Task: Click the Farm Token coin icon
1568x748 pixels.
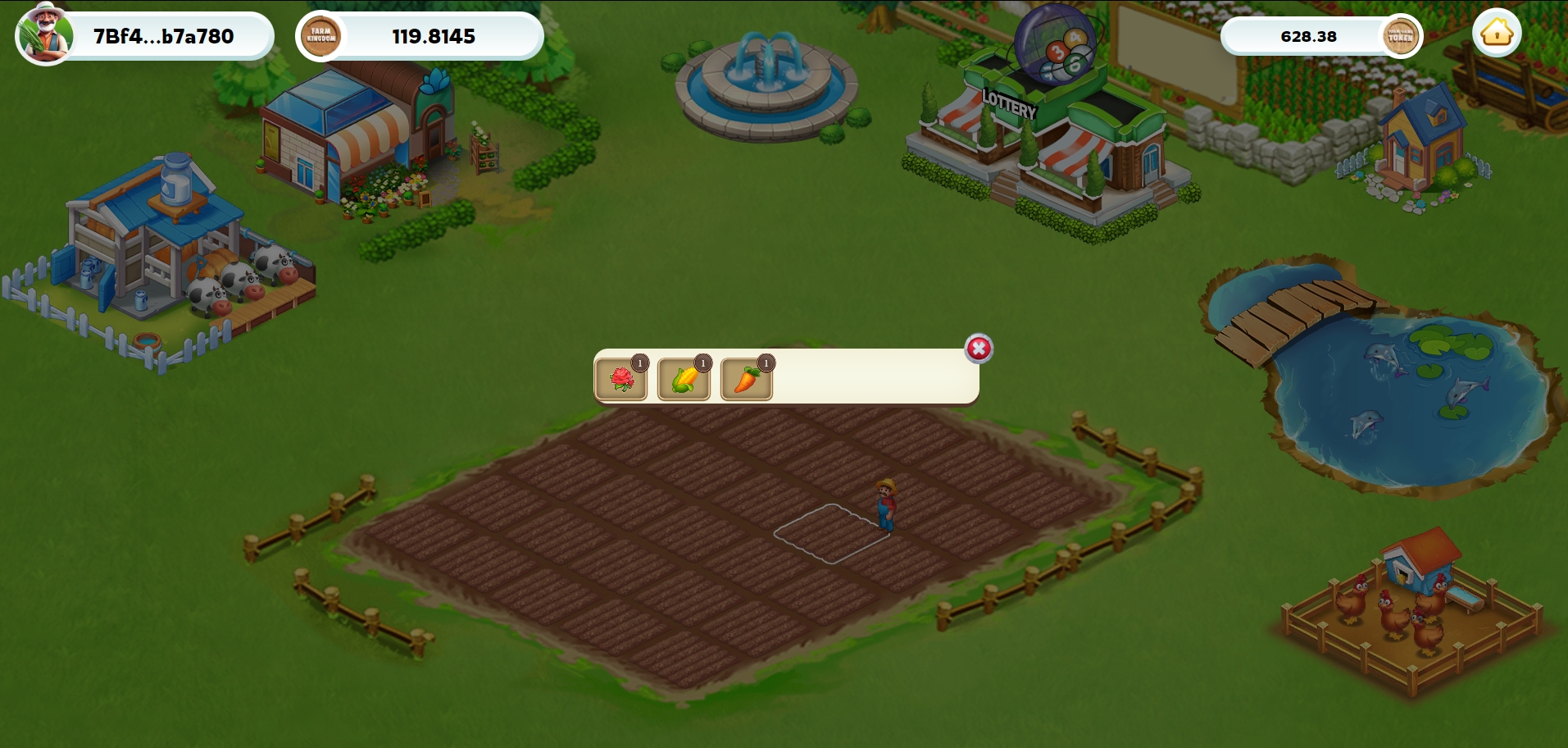Action: pos(1400,36)
